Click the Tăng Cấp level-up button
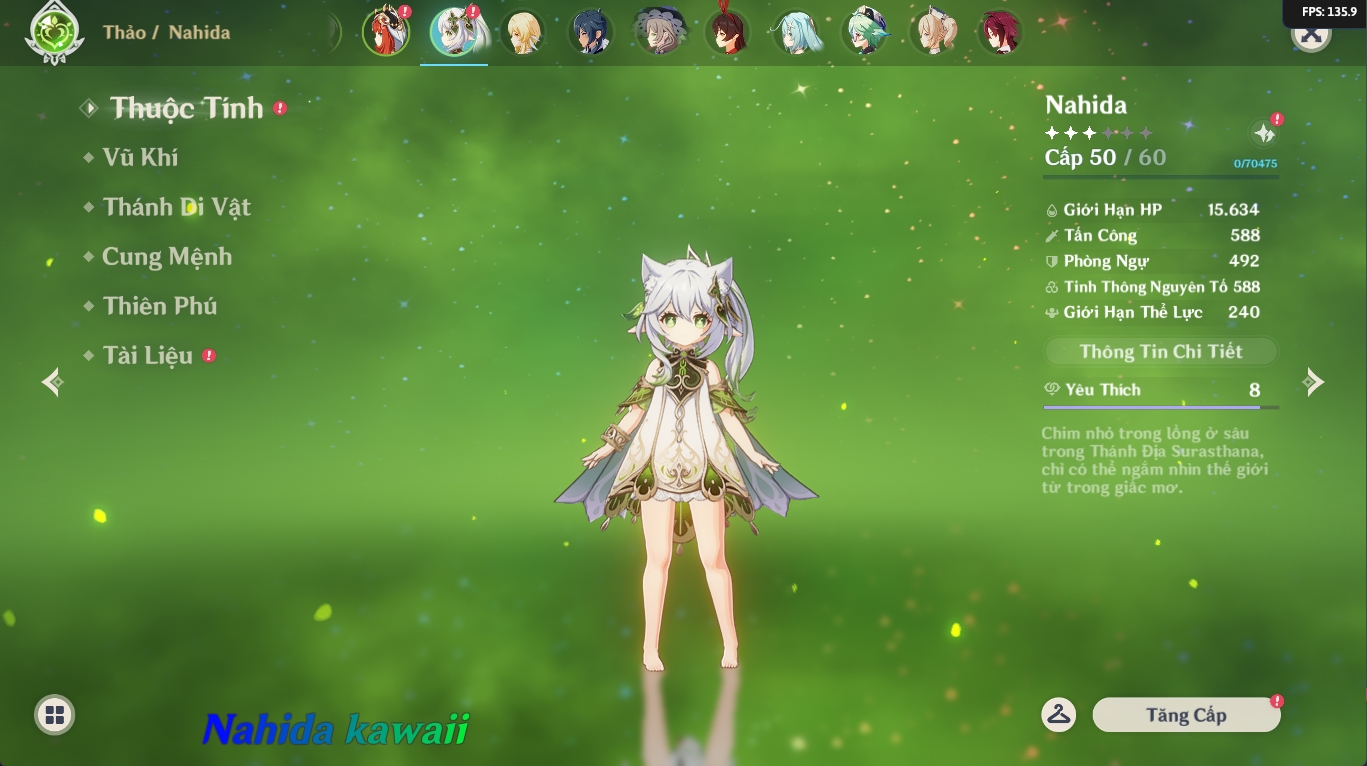The width and height of the screenshot is (1367, 766). click(x=1186, y=715)
